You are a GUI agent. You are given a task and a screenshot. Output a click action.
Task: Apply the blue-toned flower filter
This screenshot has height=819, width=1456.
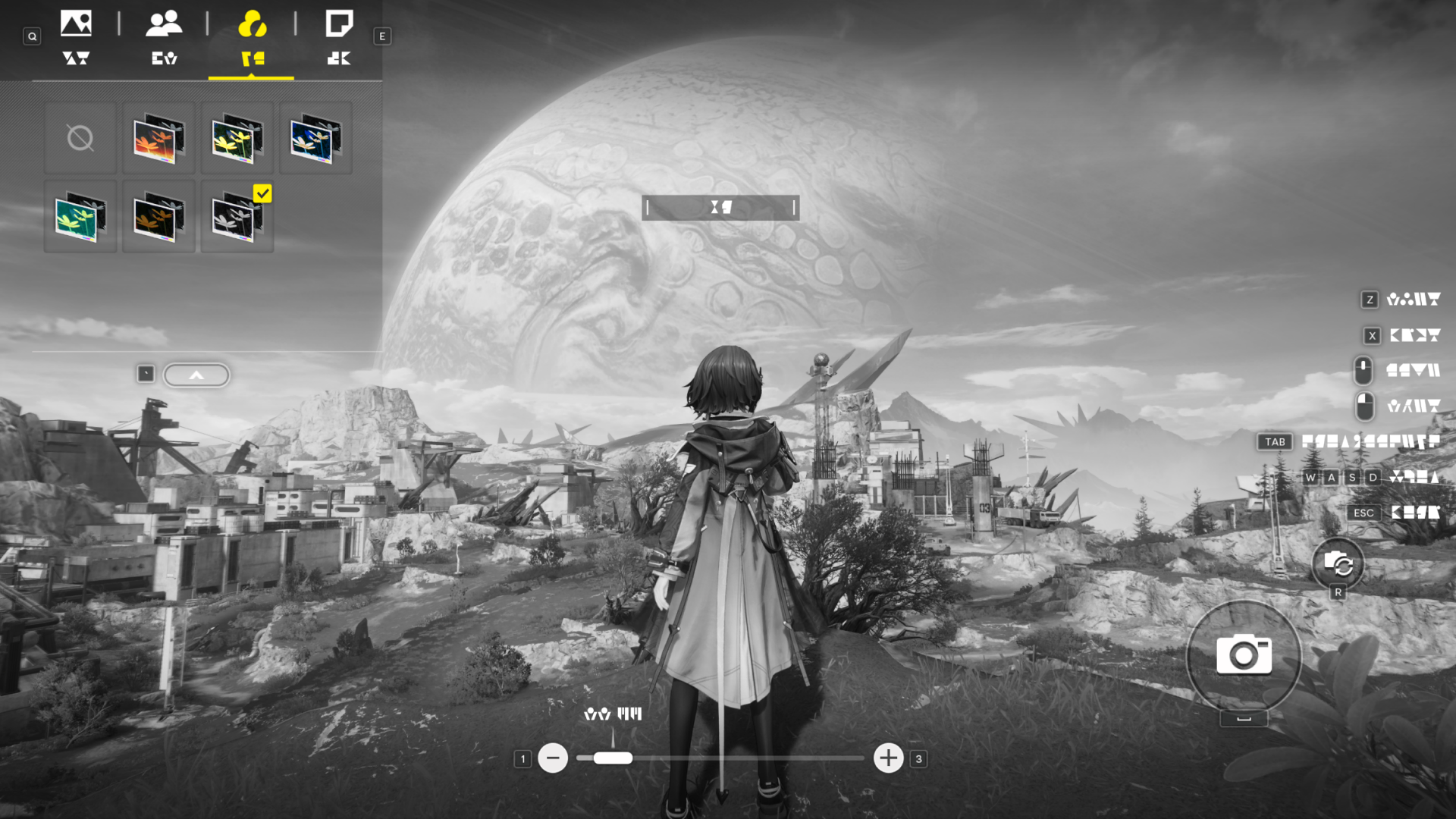click(315, 138)
